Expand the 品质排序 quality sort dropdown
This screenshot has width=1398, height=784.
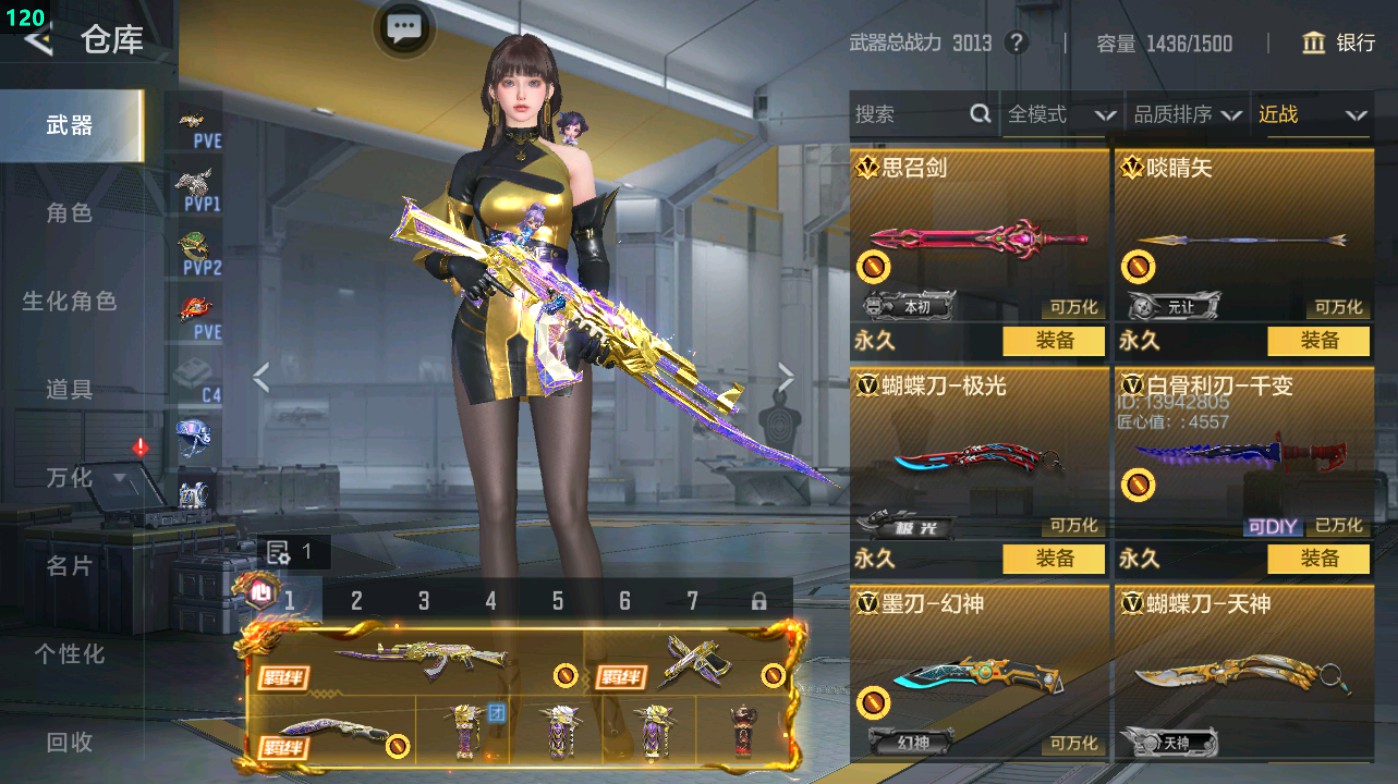(1191, 115)
